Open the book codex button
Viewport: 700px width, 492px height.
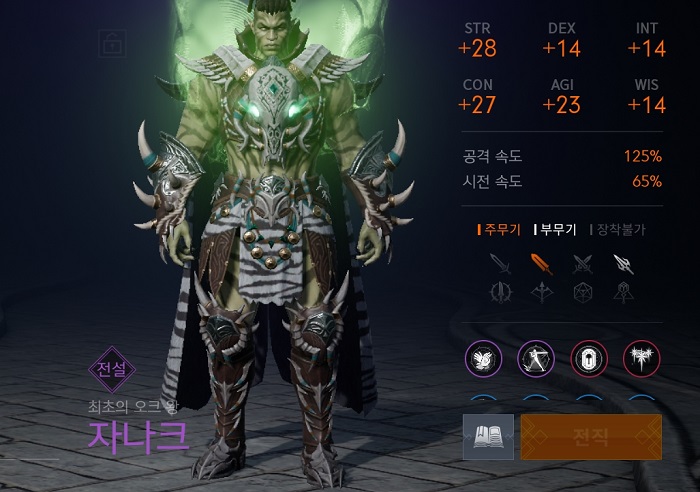tap(488, 437)
